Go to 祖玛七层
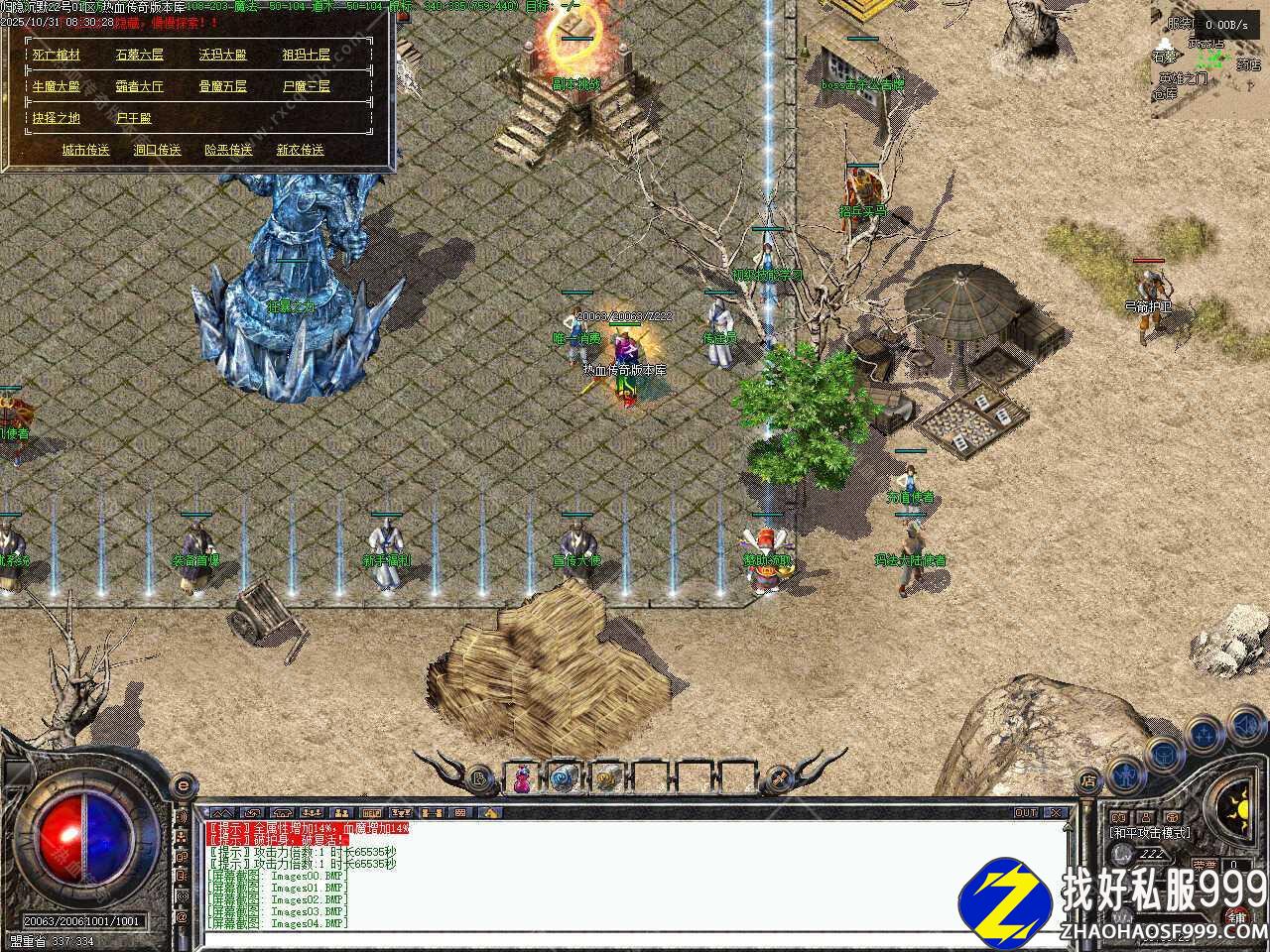 306,56
